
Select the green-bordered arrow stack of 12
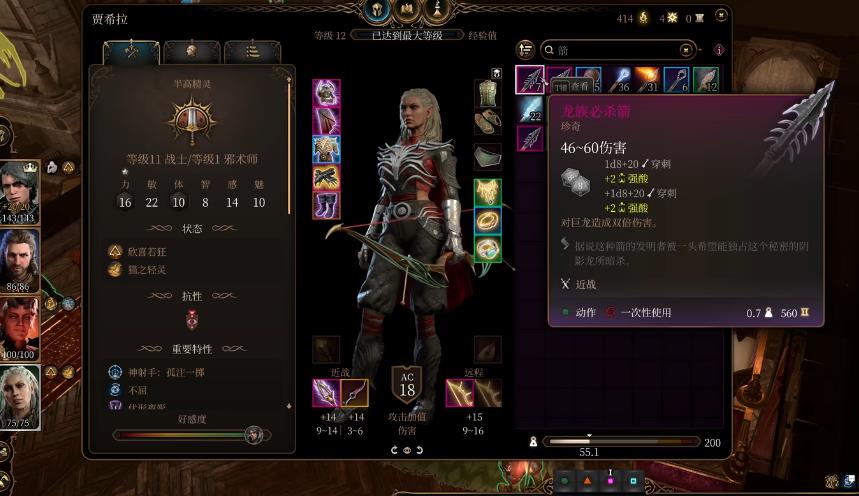point(706,80)
